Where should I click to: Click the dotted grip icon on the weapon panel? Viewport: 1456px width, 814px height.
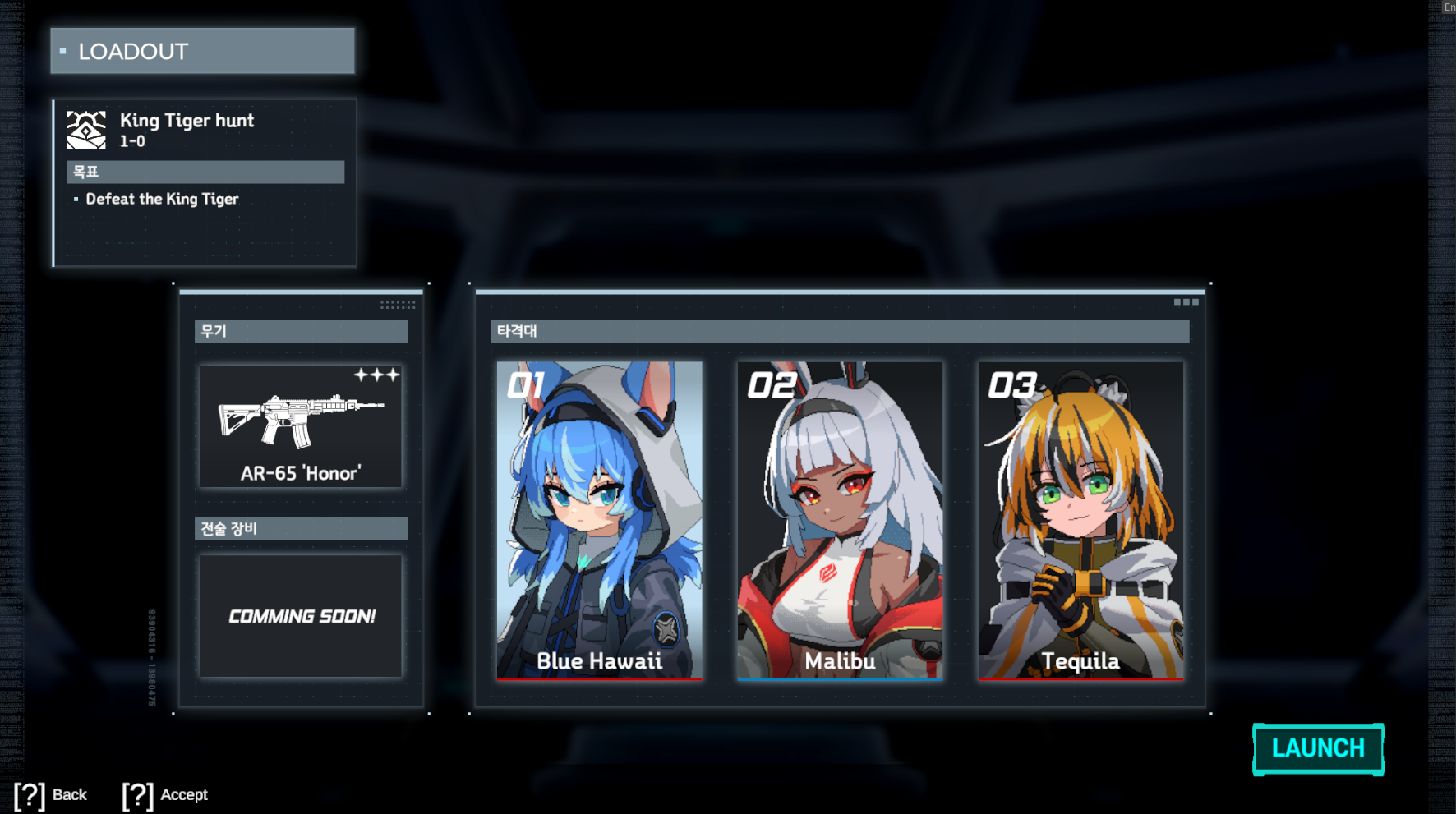coord(396,304)
